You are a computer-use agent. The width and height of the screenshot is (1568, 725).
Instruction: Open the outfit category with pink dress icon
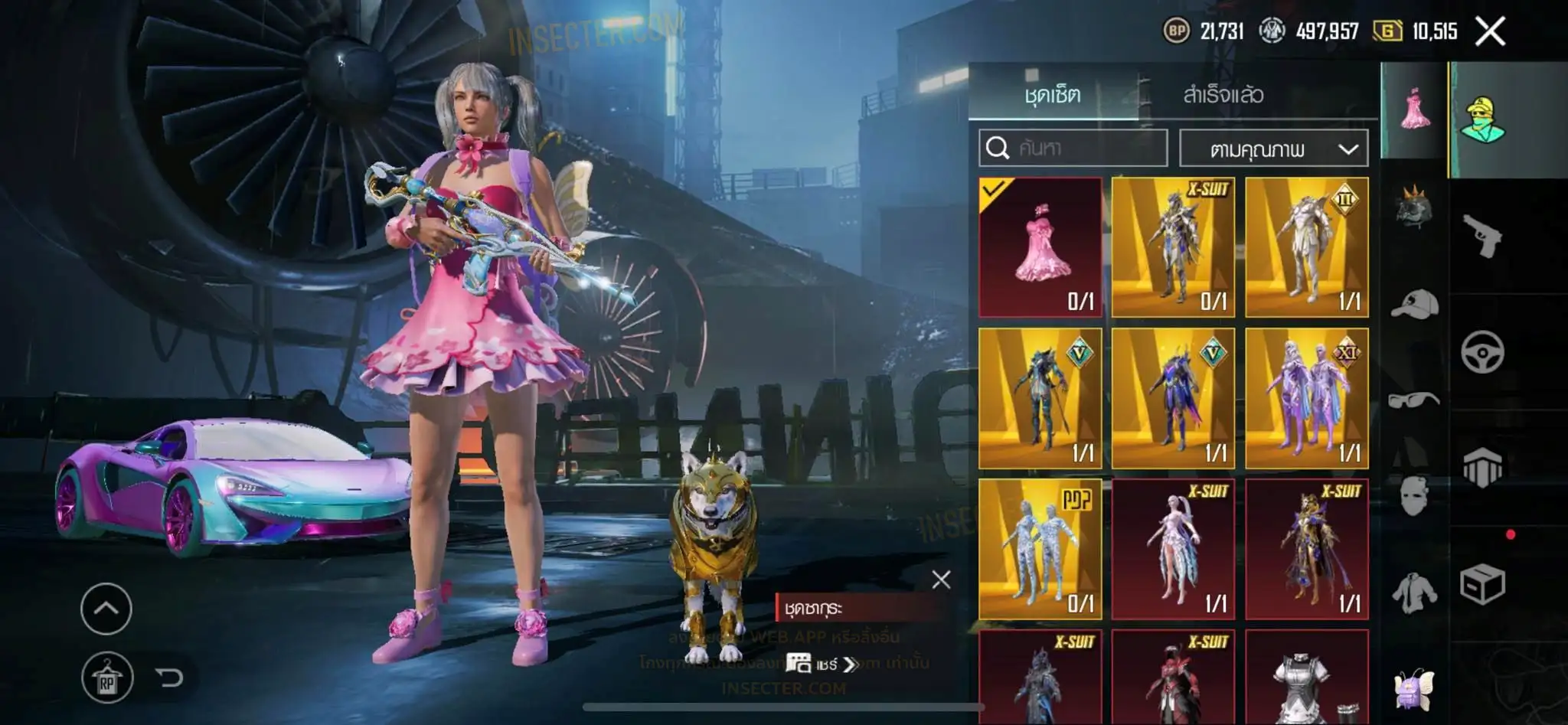[x=1413, y=111]
